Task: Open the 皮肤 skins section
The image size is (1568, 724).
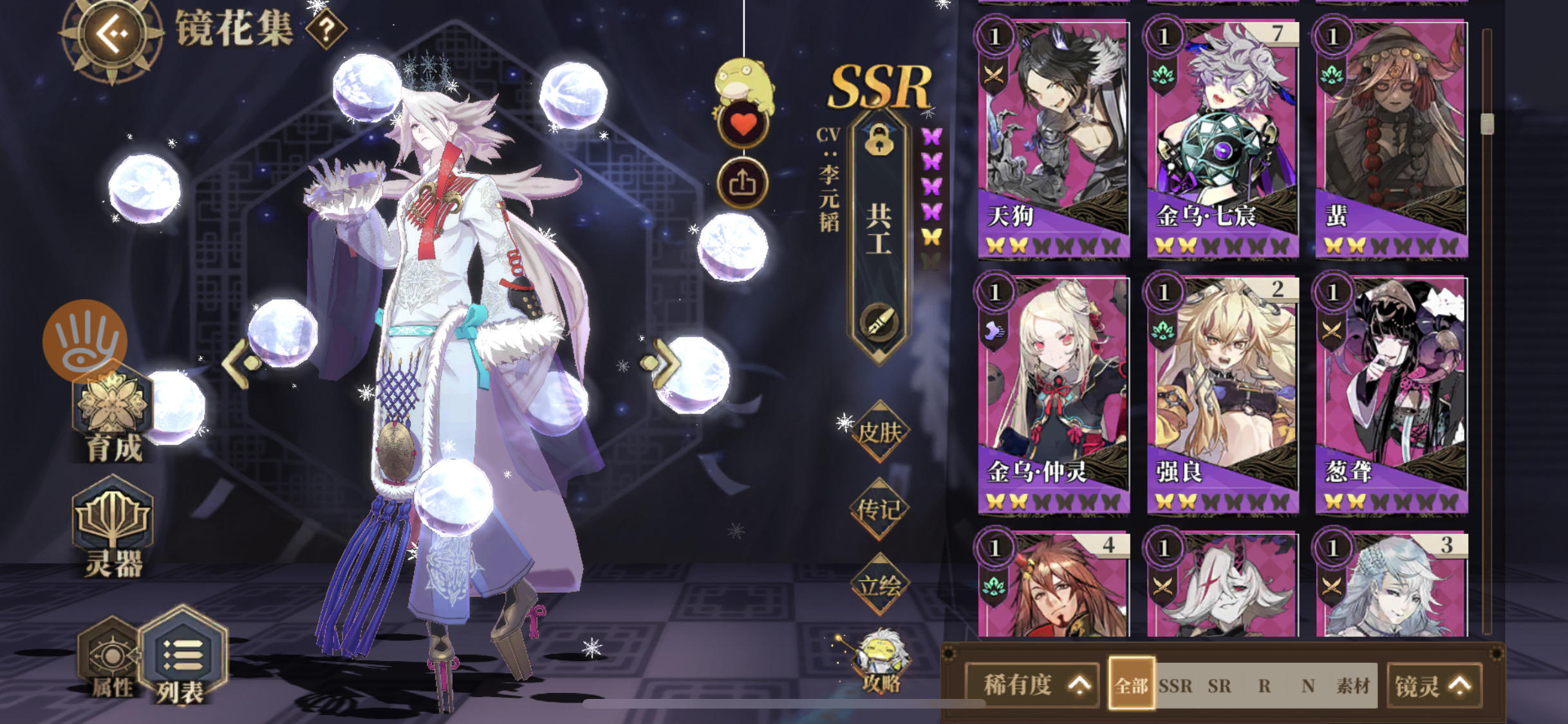Action: [882, 431]
